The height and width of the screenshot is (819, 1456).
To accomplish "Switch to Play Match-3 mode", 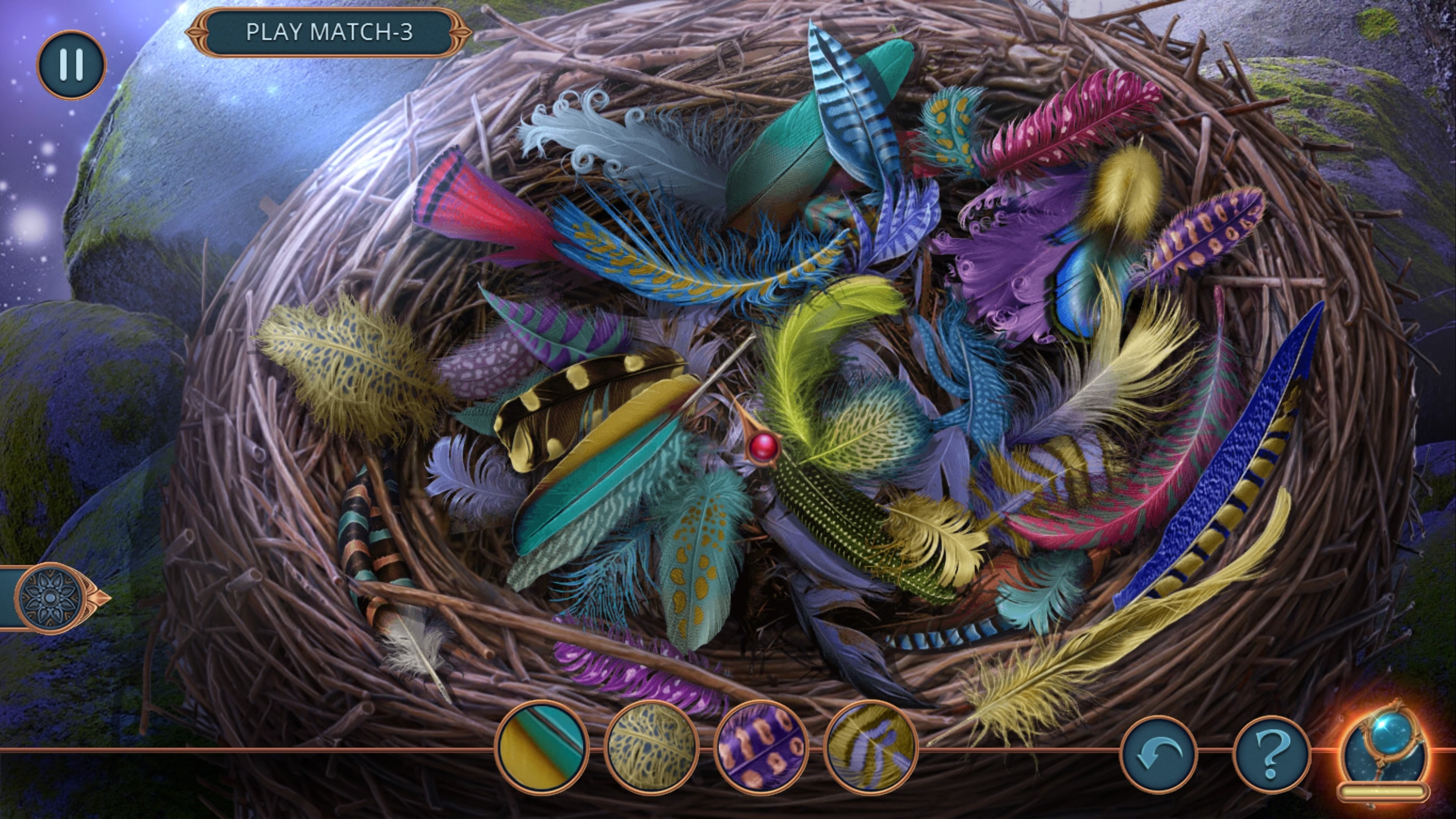I will tap(329, 32).
